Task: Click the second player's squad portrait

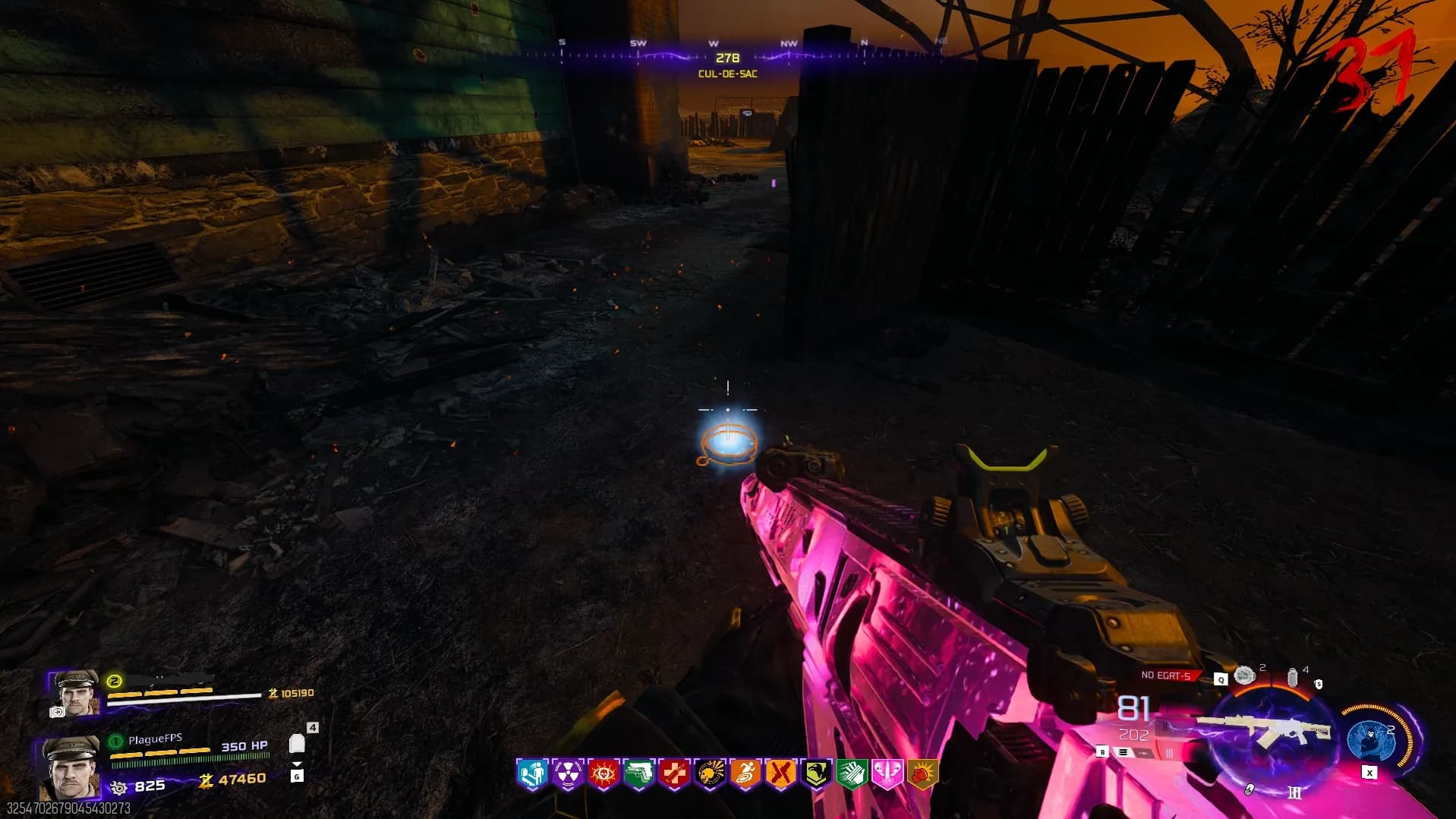Action: pos(74,692)
